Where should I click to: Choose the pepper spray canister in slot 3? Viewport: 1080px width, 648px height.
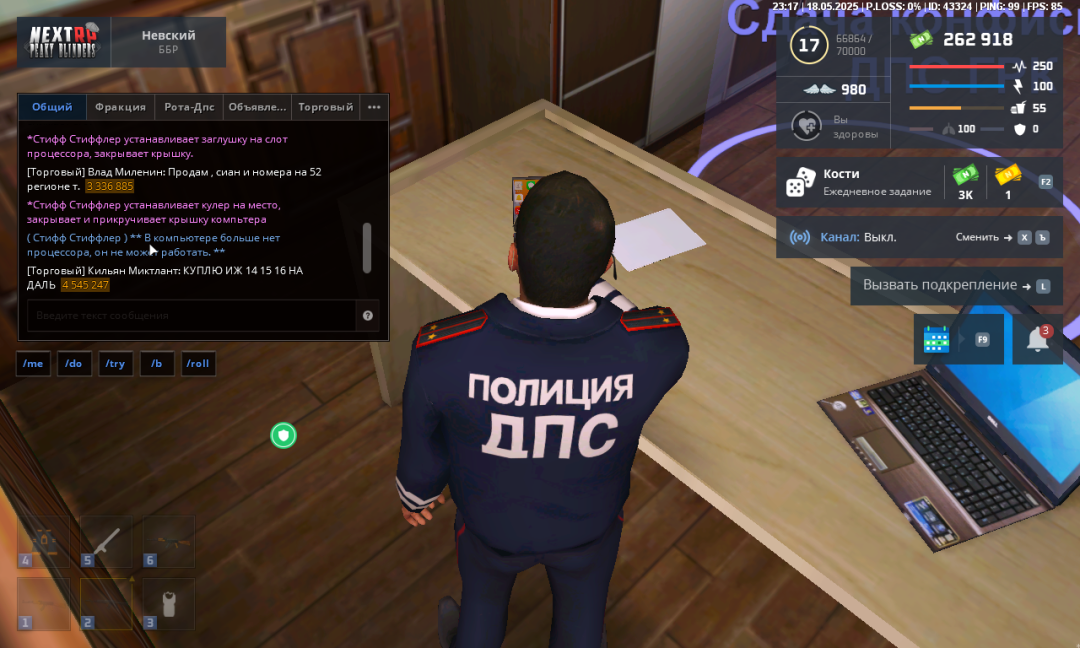[x=168, y=603]
